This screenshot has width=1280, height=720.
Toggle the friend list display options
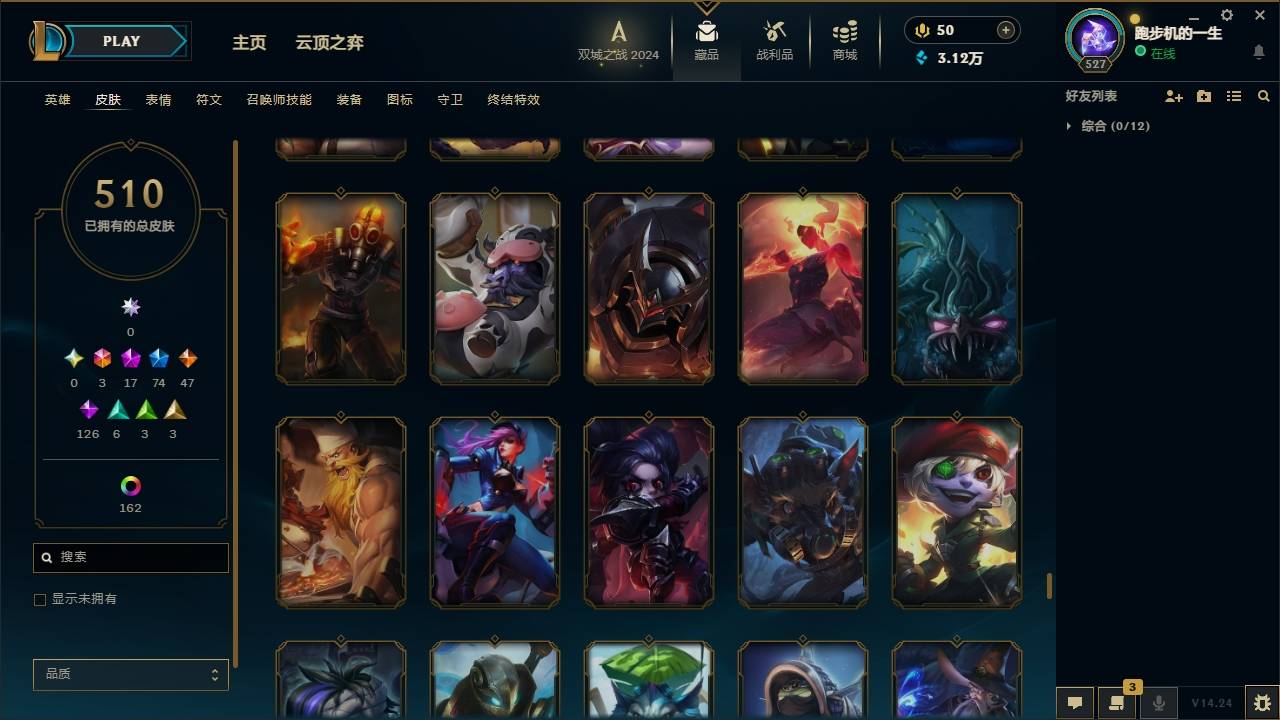click(x=1233, y=96)
